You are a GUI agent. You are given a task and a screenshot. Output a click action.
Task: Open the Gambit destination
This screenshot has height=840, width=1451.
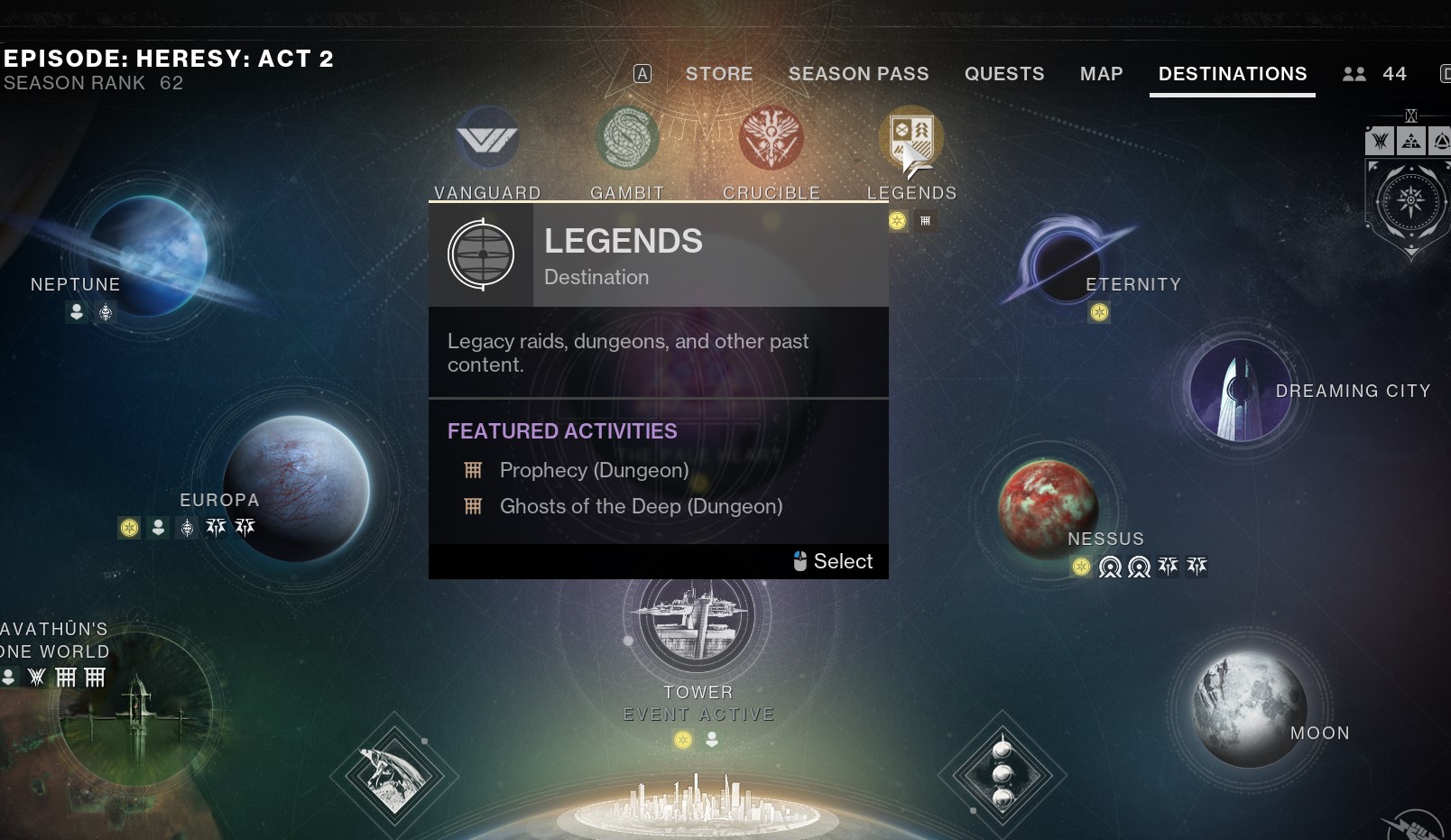pyautogui.click(x=627, y=139)
